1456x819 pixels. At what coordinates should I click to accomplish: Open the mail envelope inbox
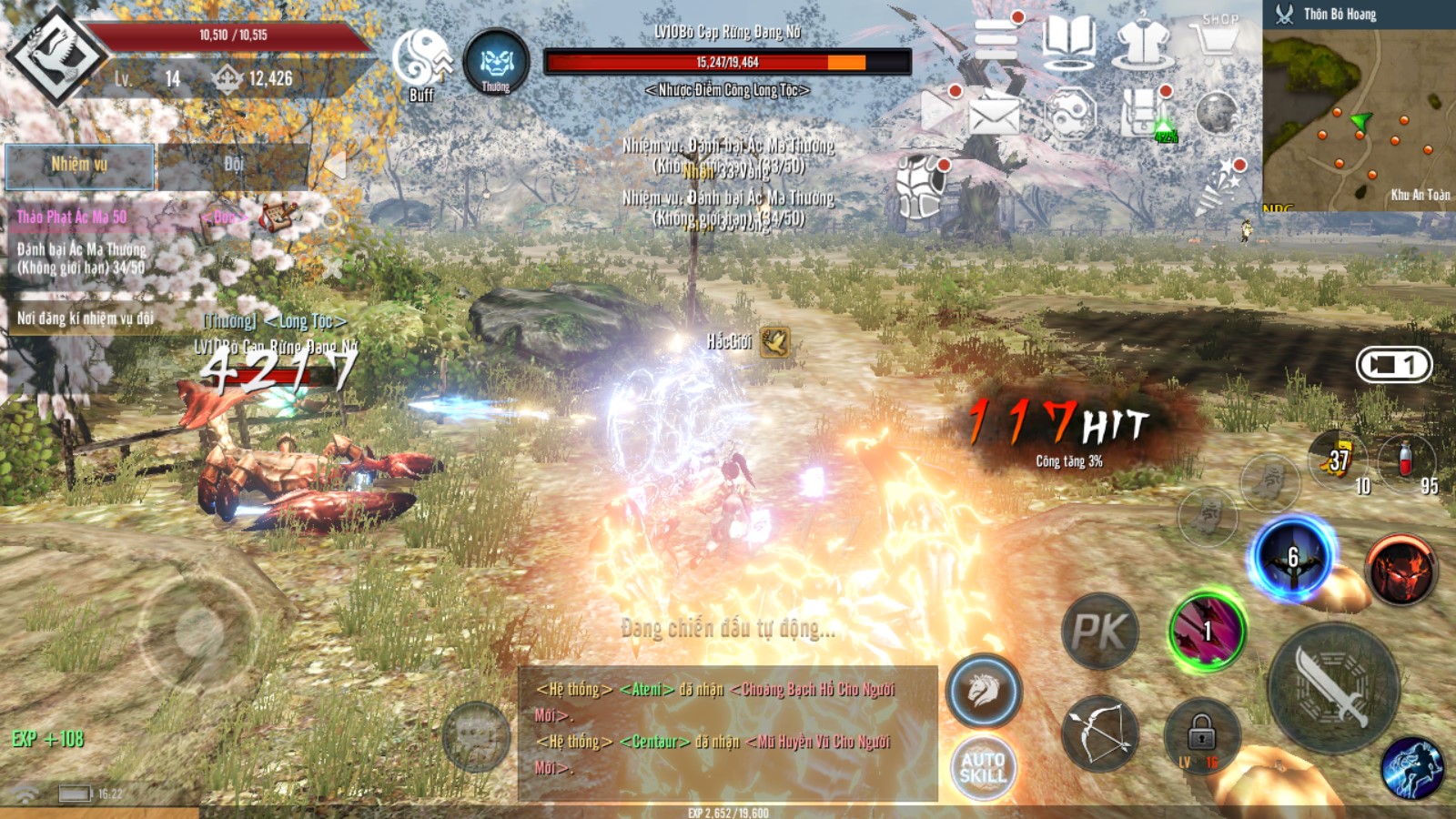click(x=994, y=116)
